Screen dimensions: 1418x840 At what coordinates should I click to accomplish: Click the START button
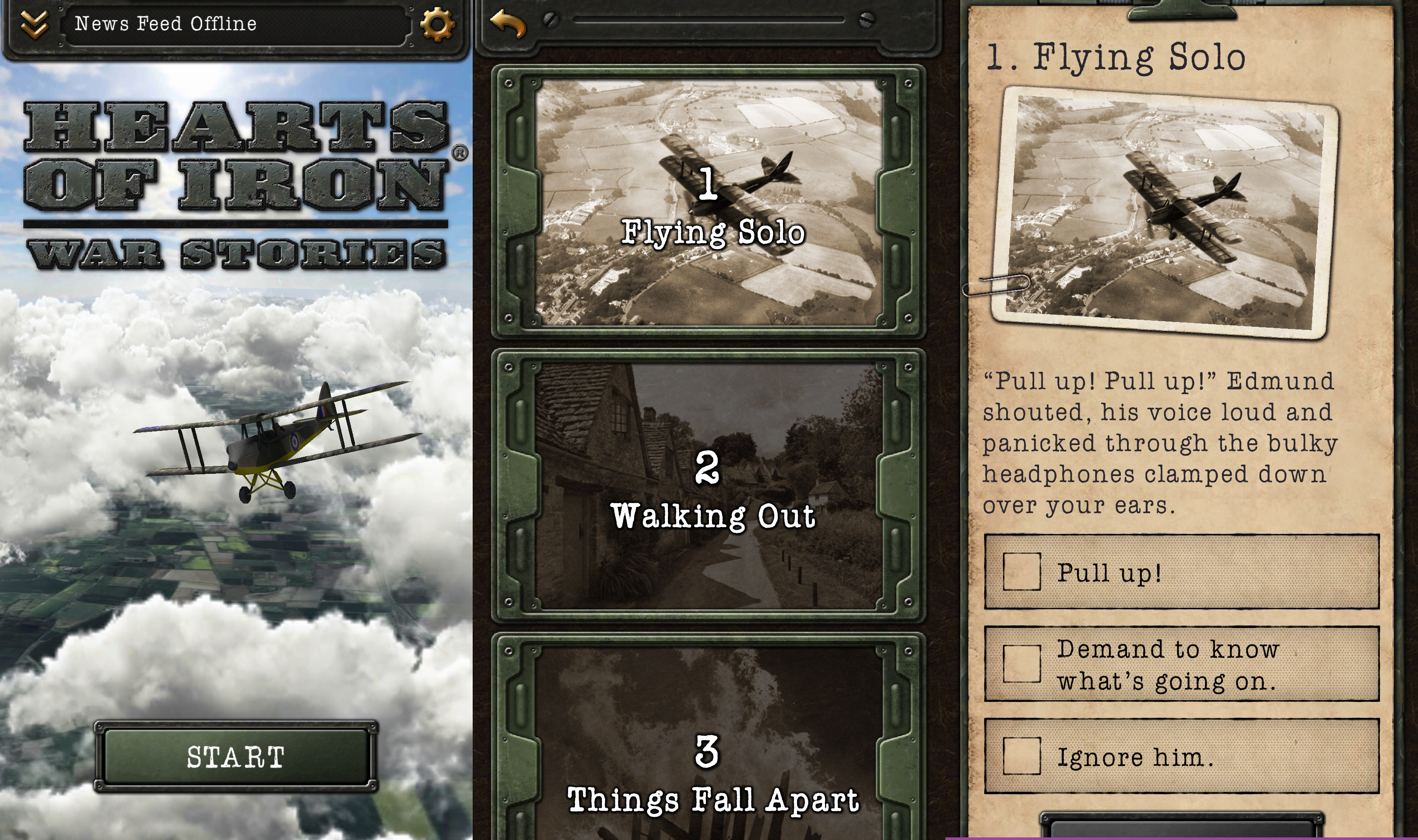(235, 757)
